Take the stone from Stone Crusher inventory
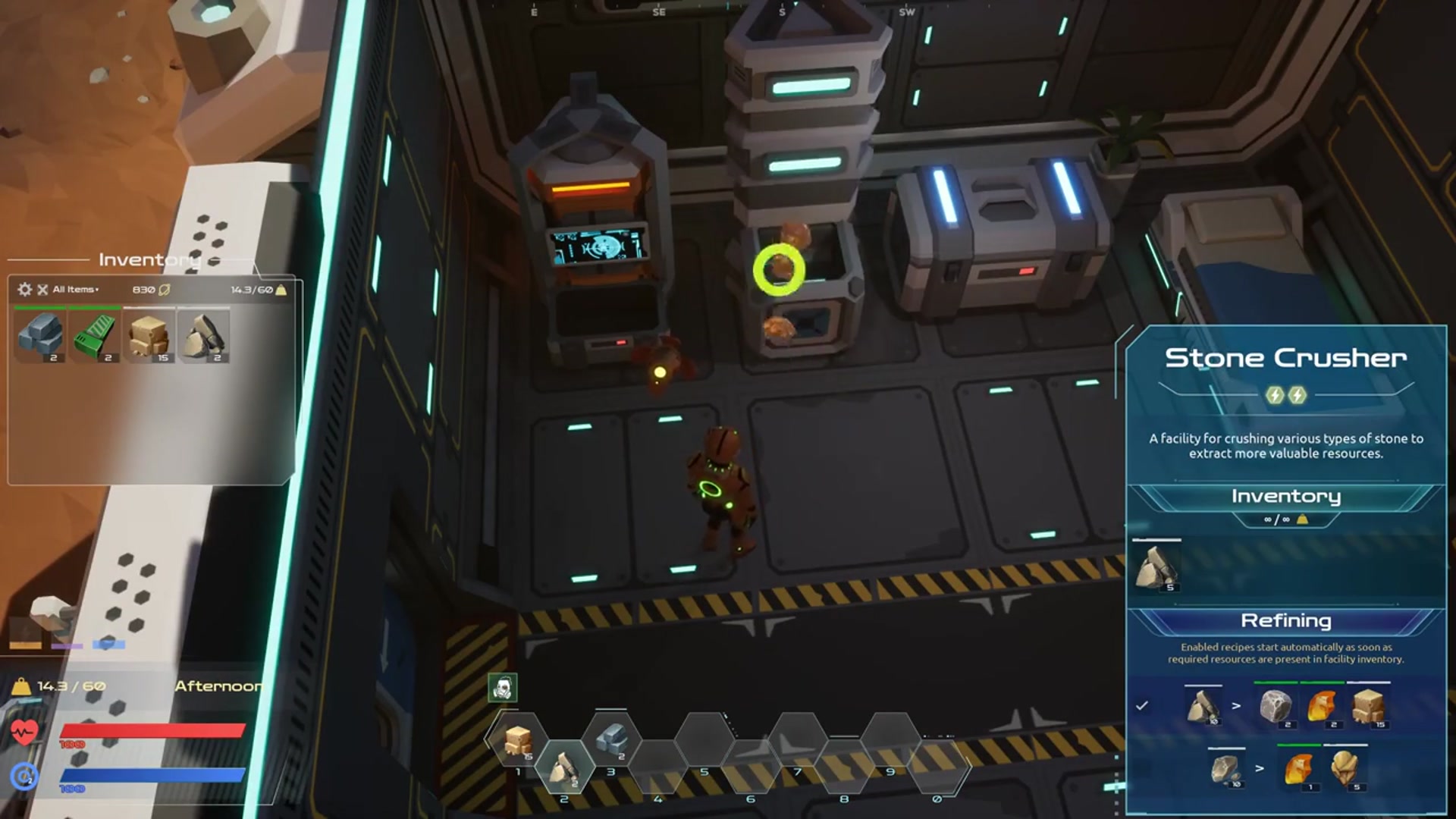 click(1156, 566)
